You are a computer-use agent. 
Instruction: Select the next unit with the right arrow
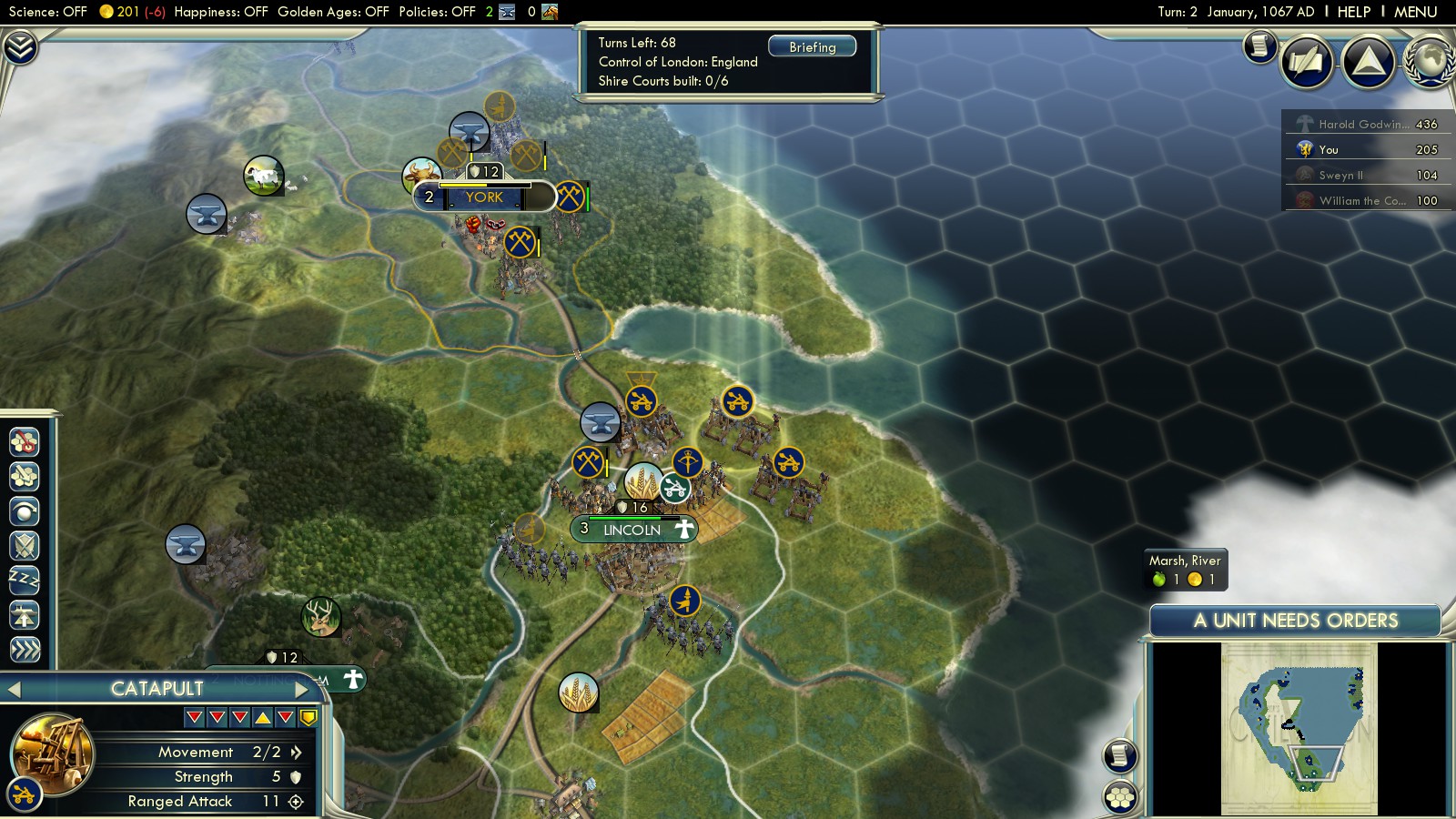[x=302, y=689]
